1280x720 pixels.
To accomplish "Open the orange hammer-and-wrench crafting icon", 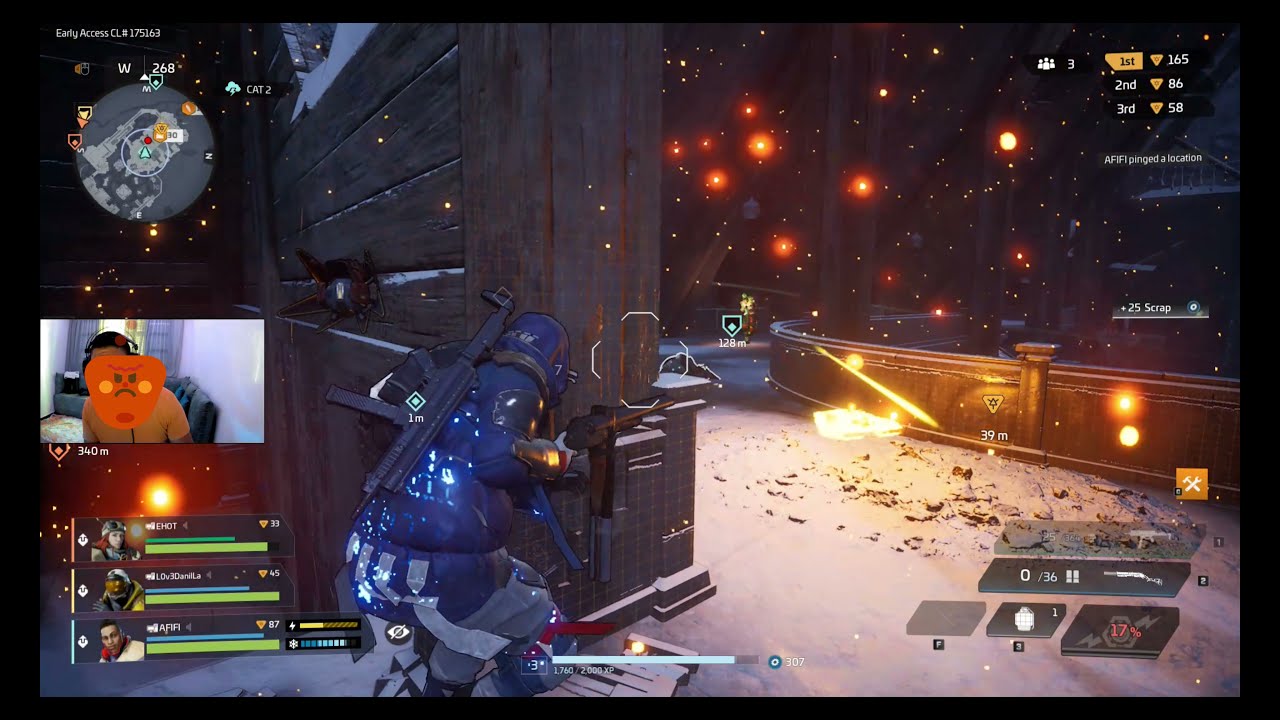I will [1192, 484].
